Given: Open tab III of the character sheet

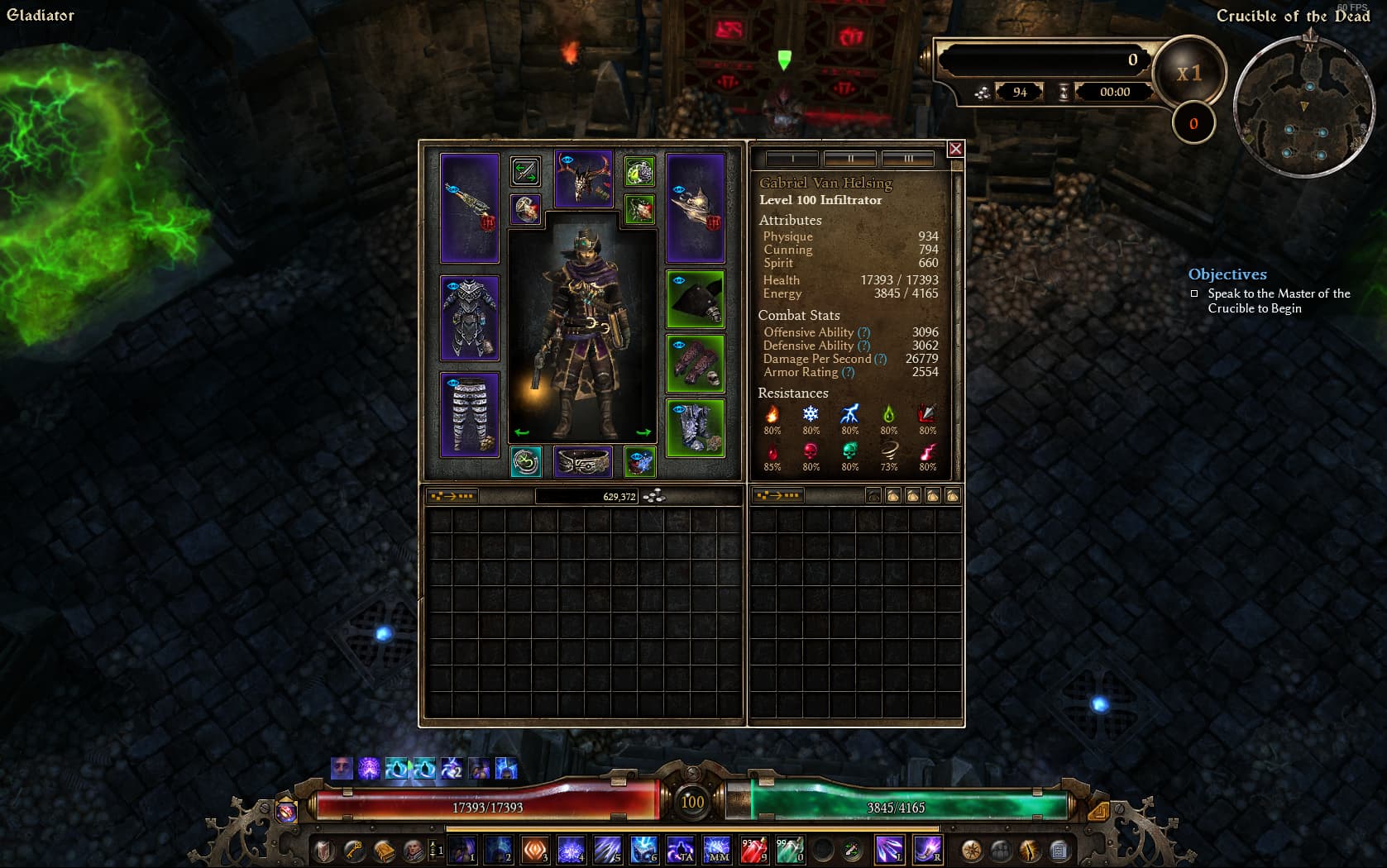Looking at the screenshot, I should pyautogui.click(x=907, y=159).
